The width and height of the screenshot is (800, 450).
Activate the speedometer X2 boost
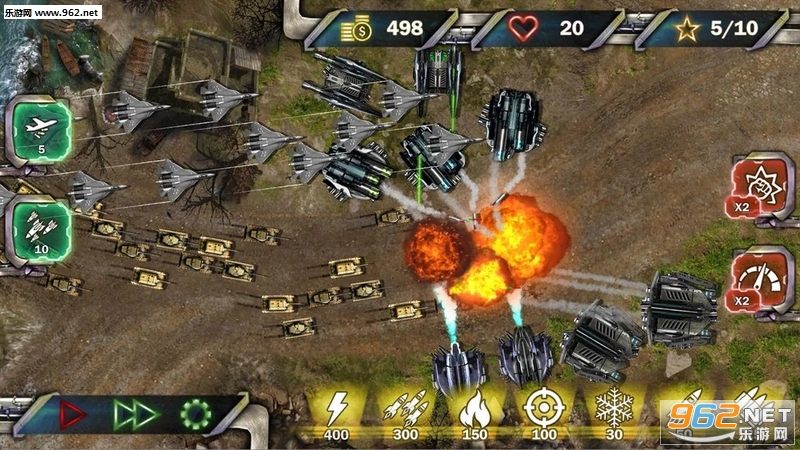tap(758, 280)
